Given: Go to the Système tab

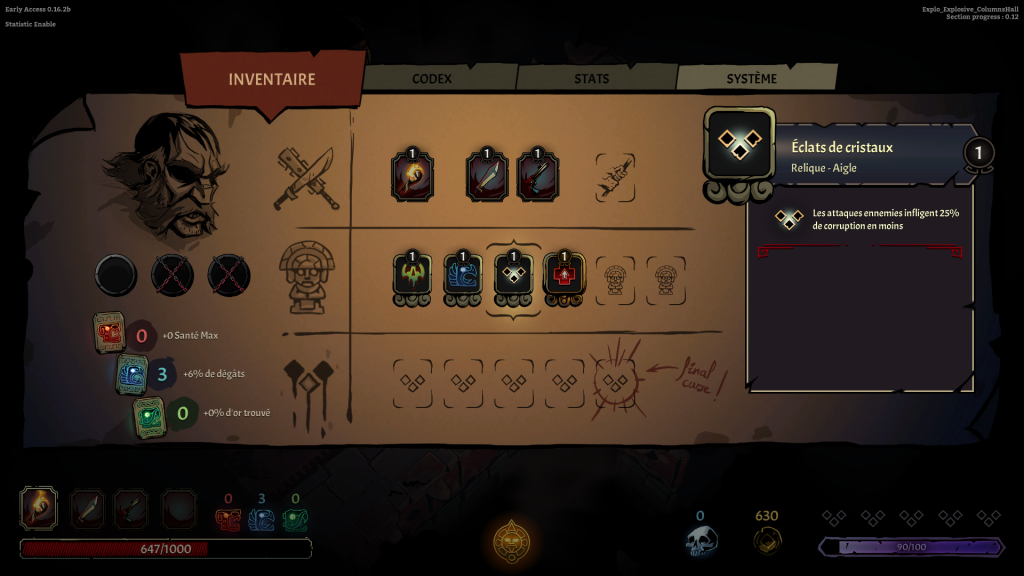Looking at the screenshot, I should 751,78.
